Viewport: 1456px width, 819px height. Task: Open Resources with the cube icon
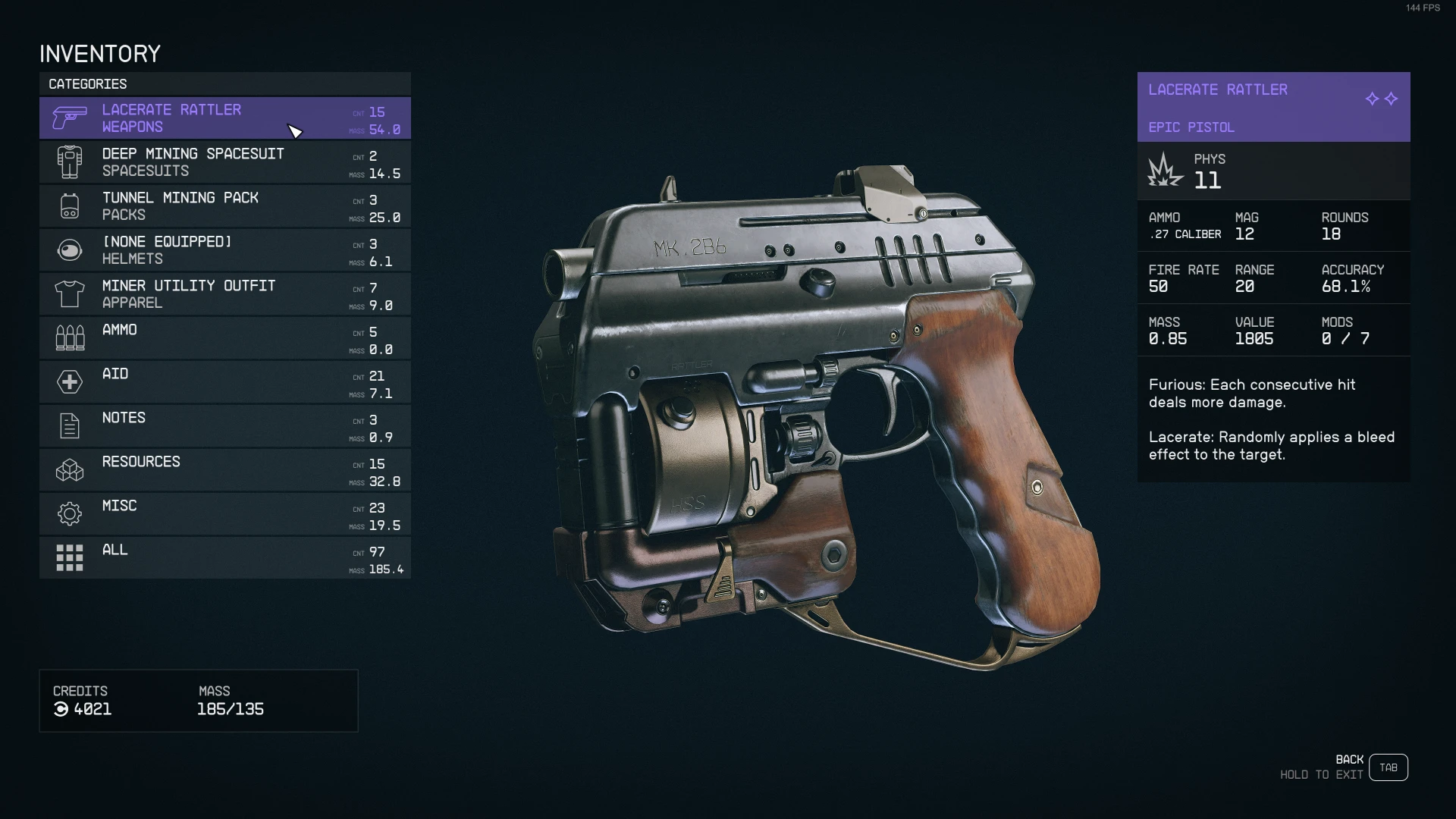point(69,469)
